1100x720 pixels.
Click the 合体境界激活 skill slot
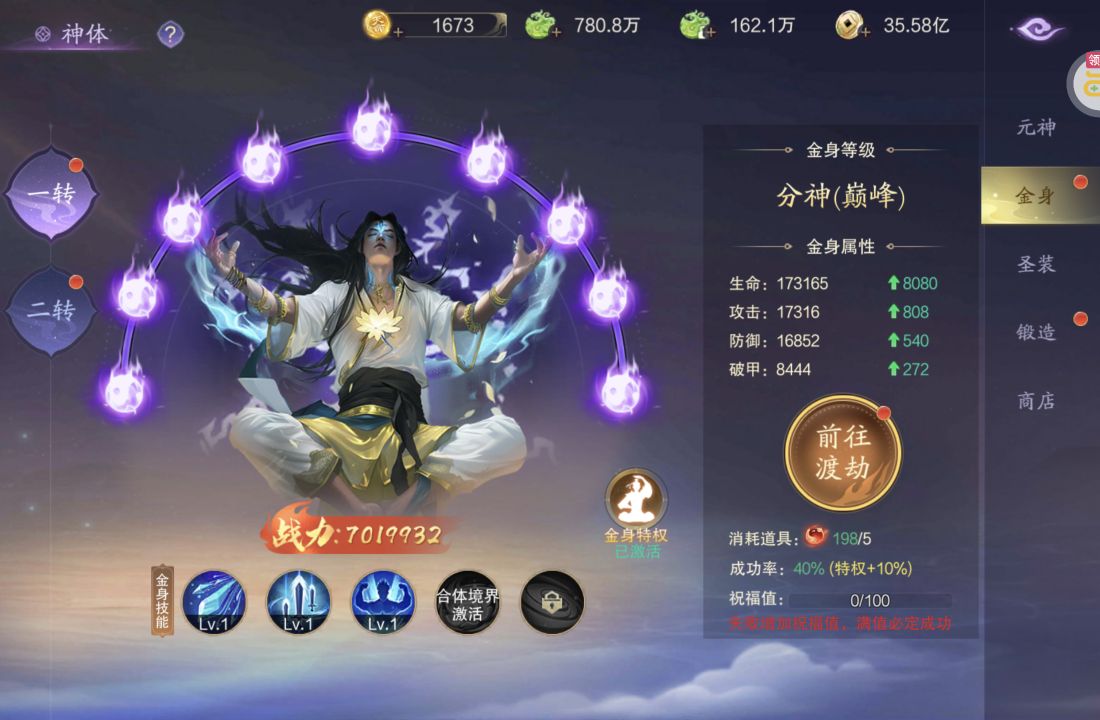click(x=467, y=602)
